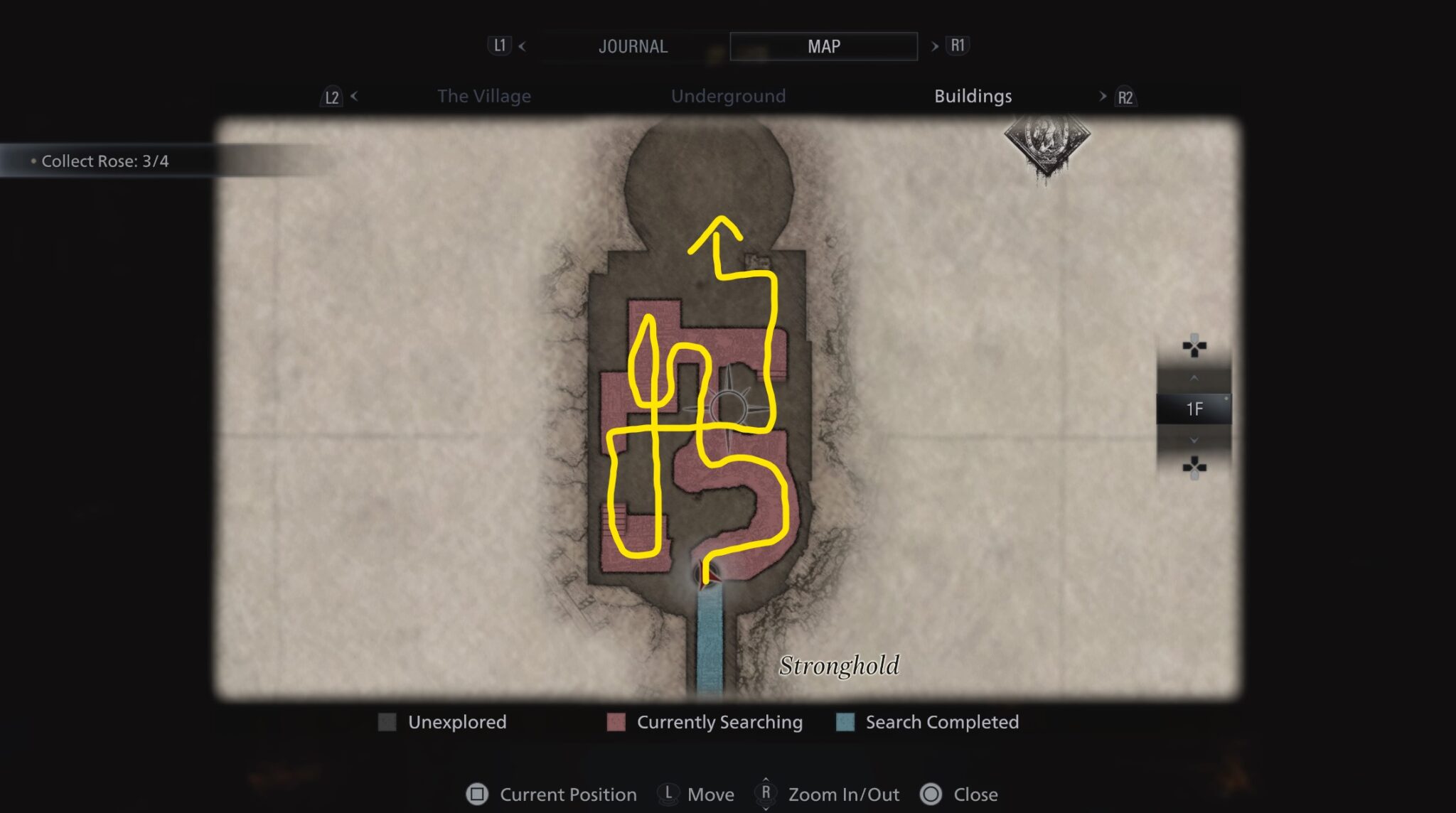
Task: Select the Unexplored legend entry
Action: tap(456, 722)
